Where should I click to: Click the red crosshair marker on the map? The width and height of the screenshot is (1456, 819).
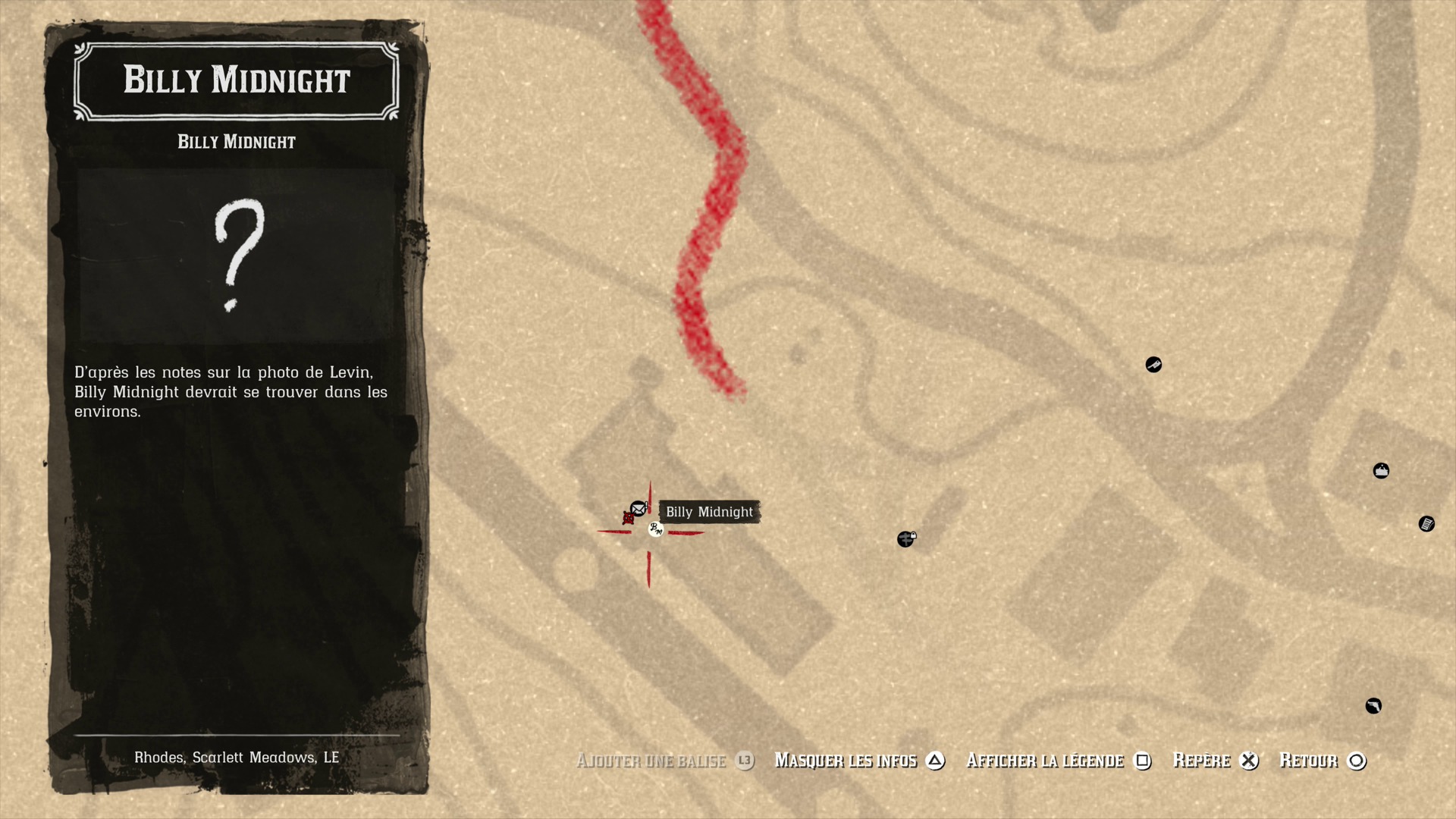coord(648,532)
